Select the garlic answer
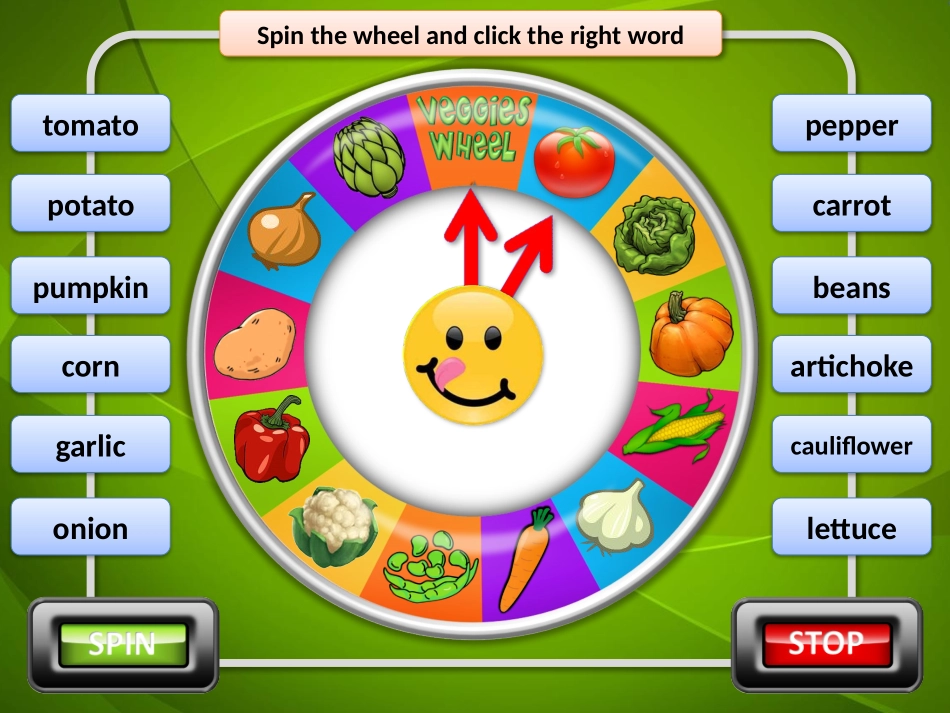Screen dimensions: 950x713 pyautogui.click(x=91, y=446)
